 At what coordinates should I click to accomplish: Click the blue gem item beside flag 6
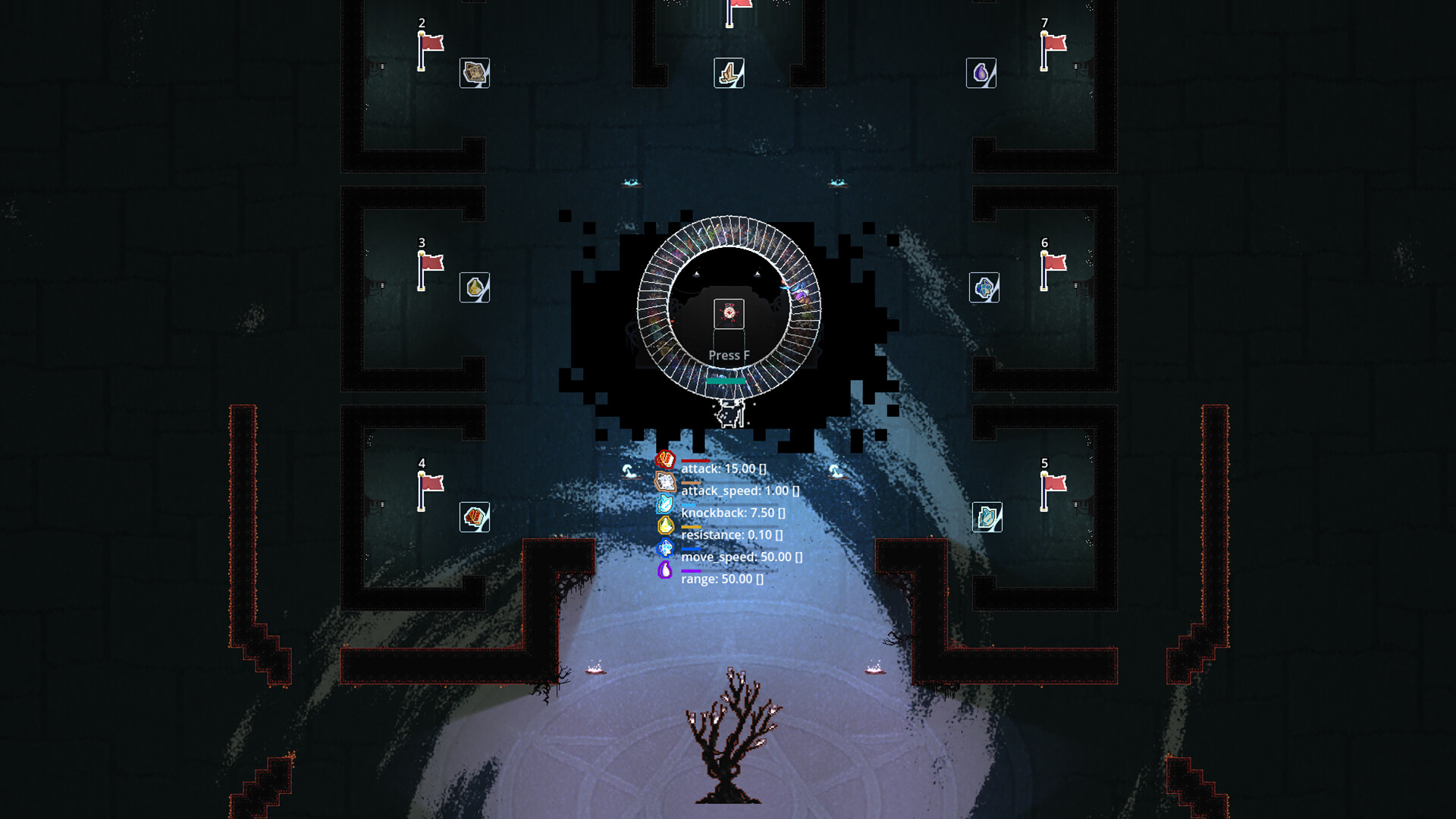[984, 289]
